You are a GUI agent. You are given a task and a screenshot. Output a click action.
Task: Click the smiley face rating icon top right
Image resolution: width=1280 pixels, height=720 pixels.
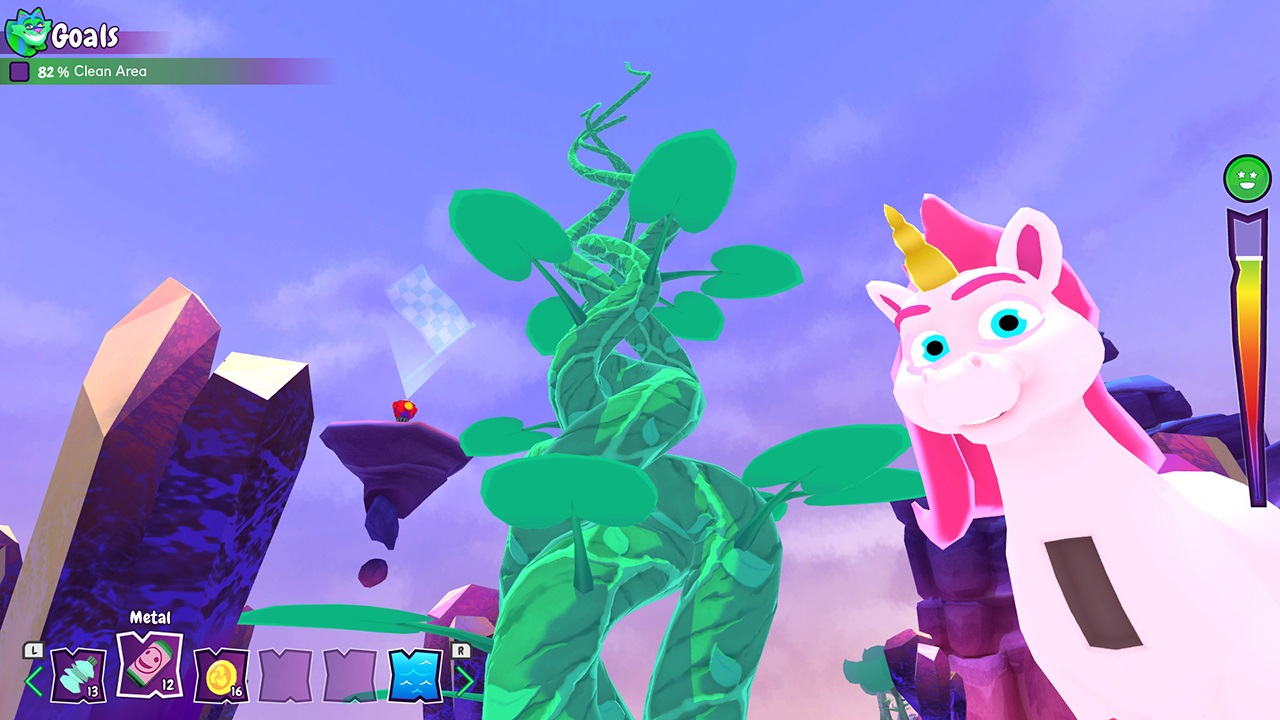point(1246,178)
